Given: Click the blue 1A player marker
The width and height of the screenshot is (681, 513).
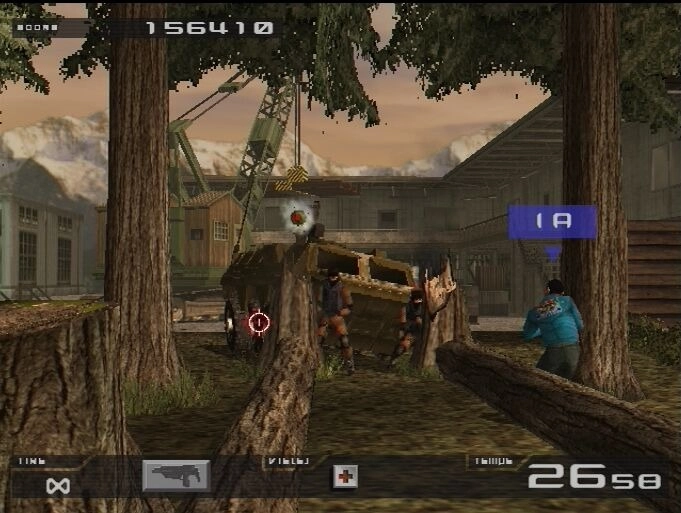Looking at the screenshot, I should tap(552, 222).
